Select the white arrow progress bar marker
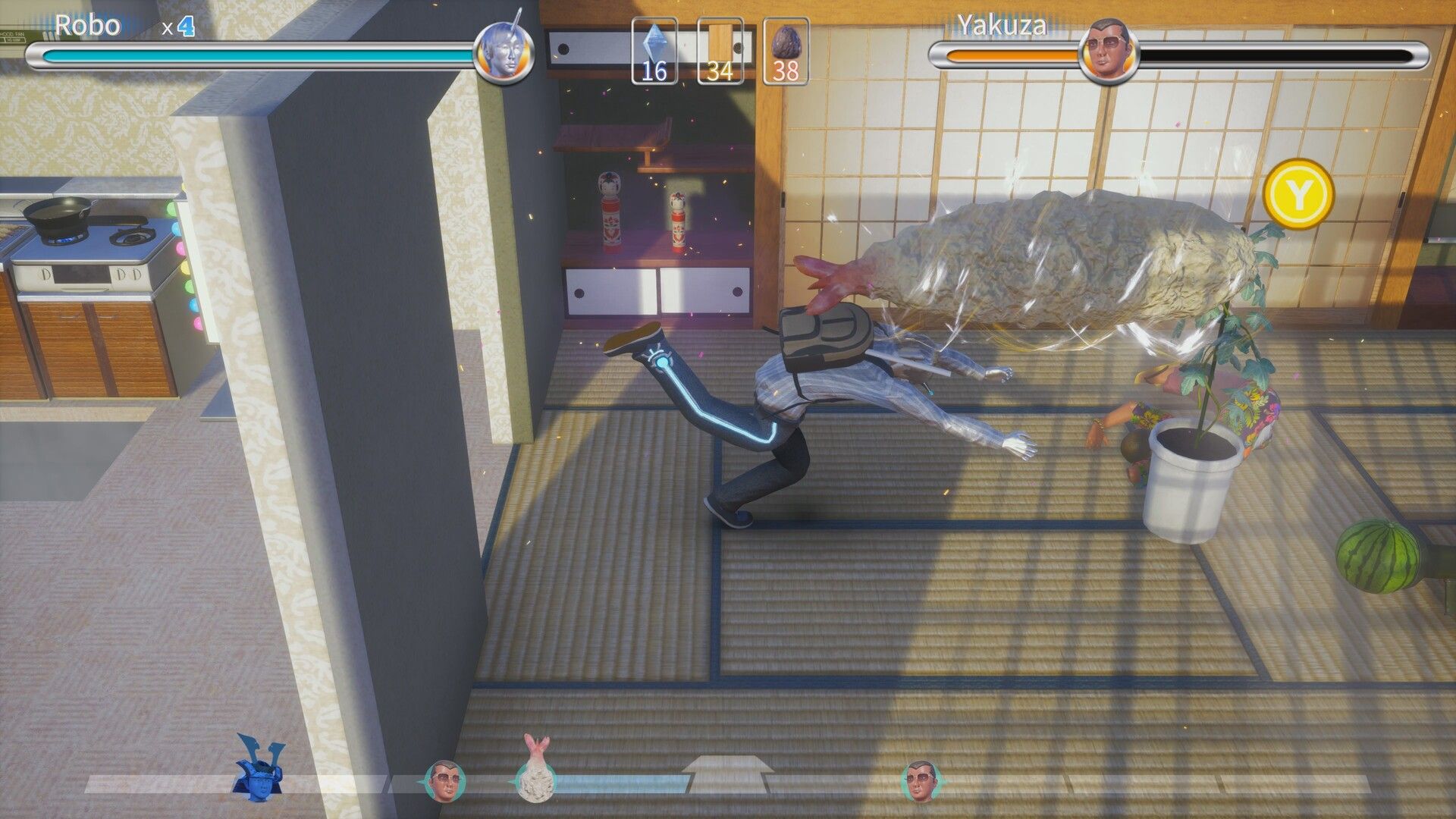 click(726, 775)
